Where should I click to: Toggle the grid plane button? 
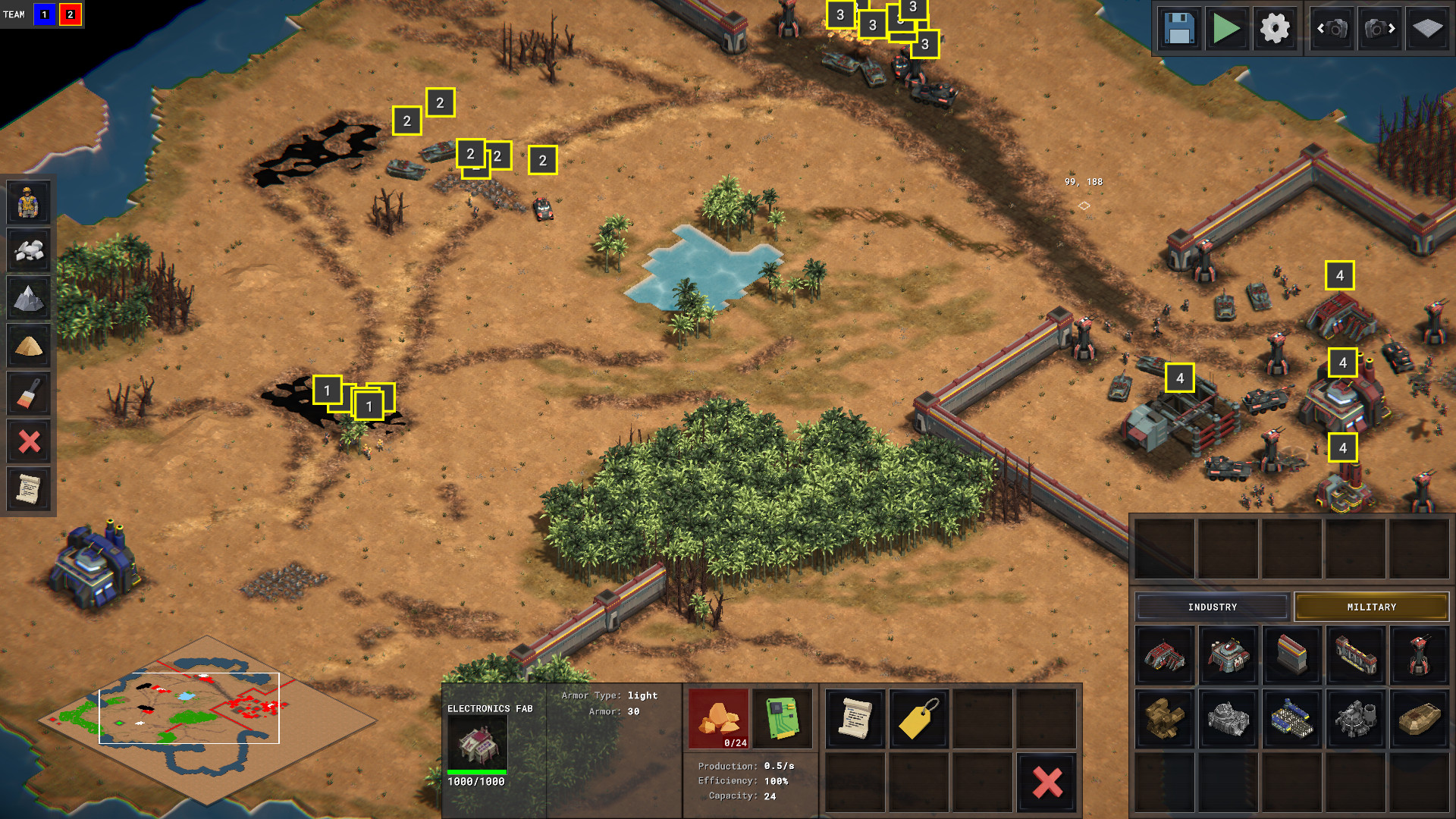click(x=1427, y=29)
